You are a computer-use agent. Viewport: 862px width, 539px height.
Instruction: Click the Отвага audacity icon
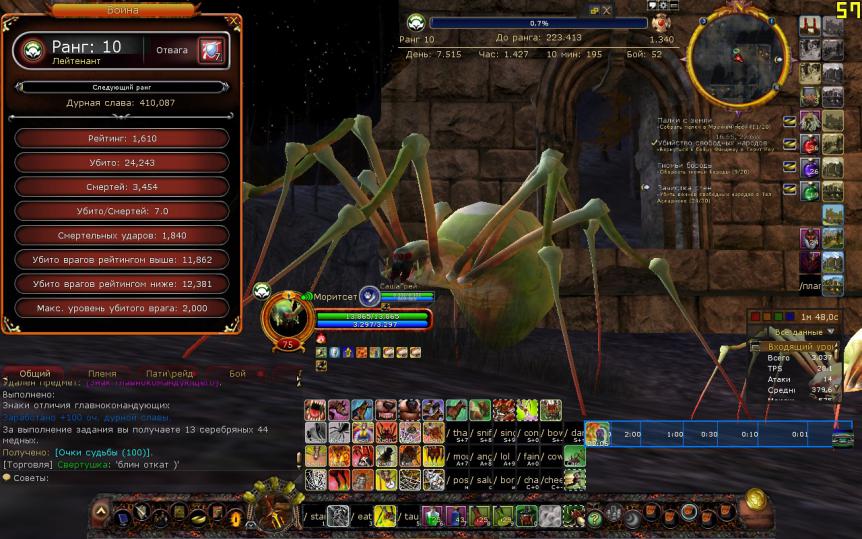tap(210, 49)
